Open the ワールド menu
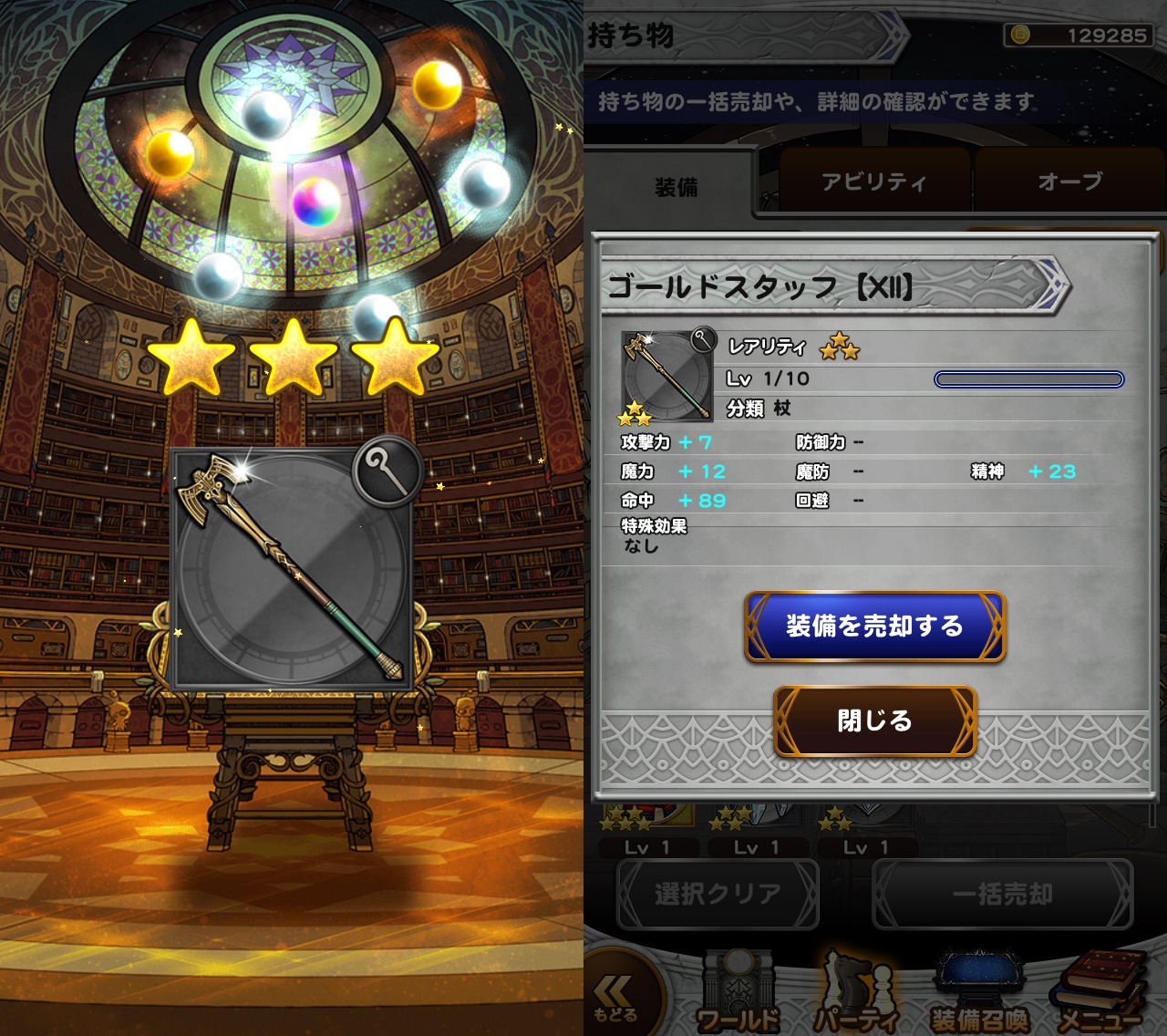1167x1036 pixels. [x=738, y=996]
